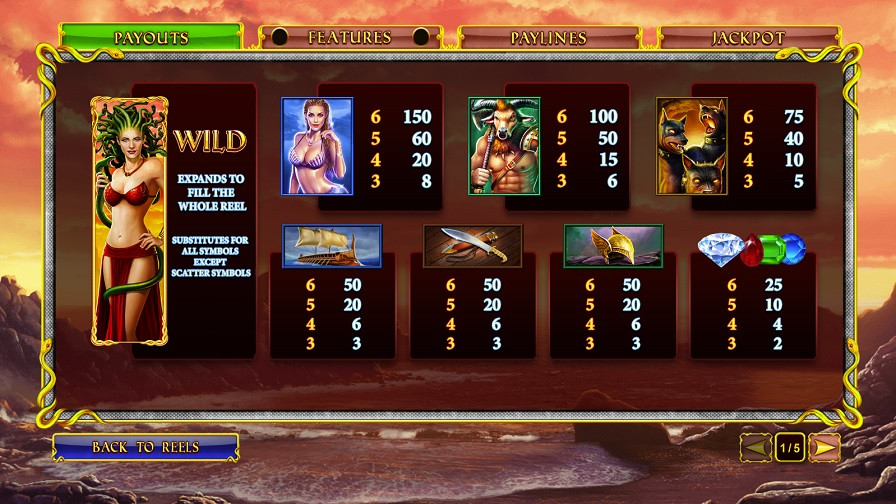
Task: Go to the previous paytable page
Action: (x=756, y=448)
